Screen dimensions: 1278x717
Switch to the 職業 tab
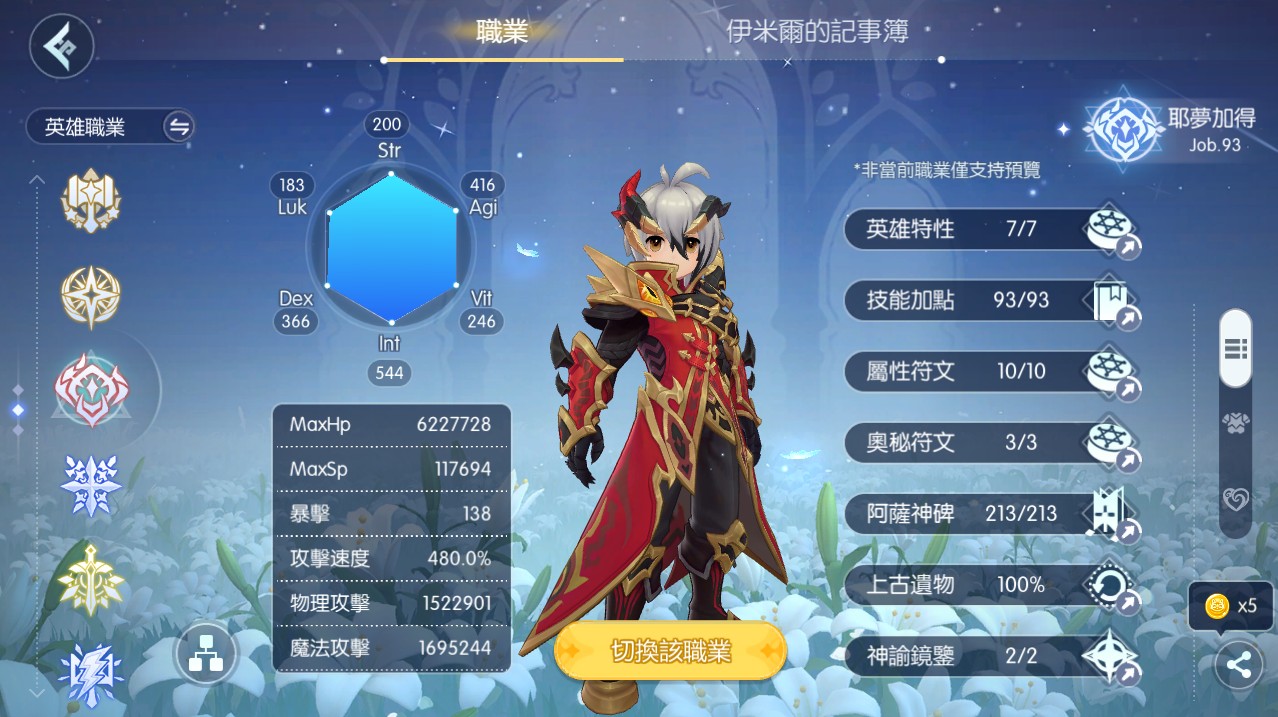tap(502, 32)
